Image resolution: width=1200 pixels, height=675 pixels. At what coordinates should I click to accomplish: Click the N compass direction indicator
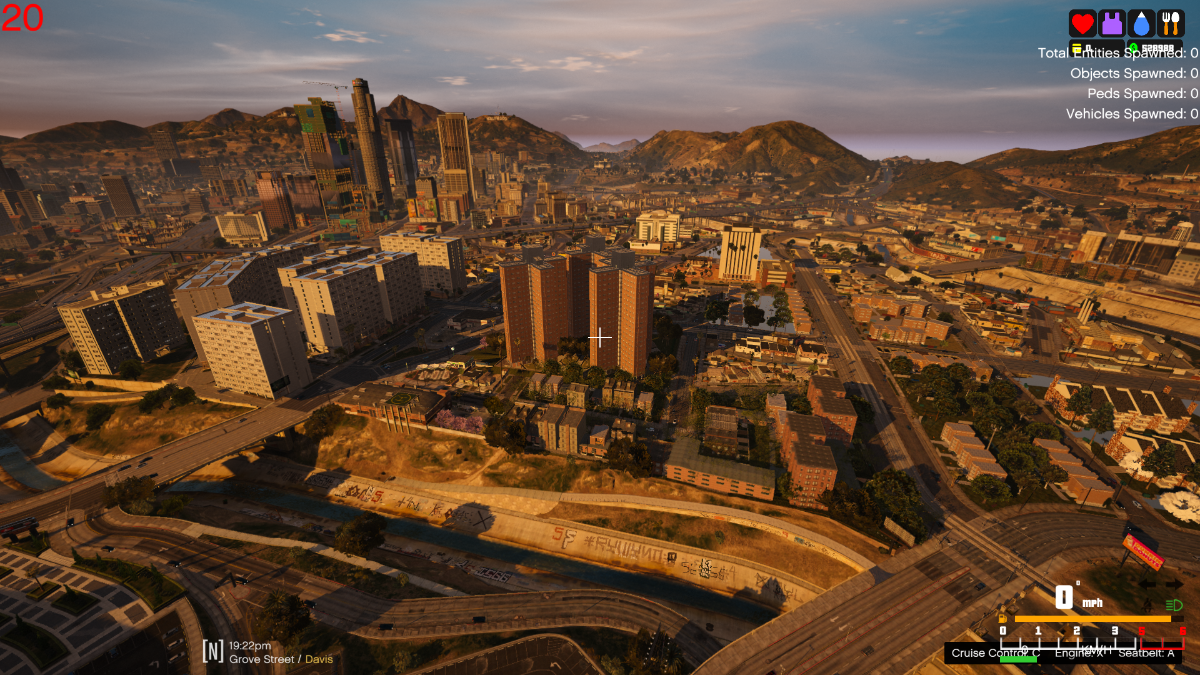(212, 652)
